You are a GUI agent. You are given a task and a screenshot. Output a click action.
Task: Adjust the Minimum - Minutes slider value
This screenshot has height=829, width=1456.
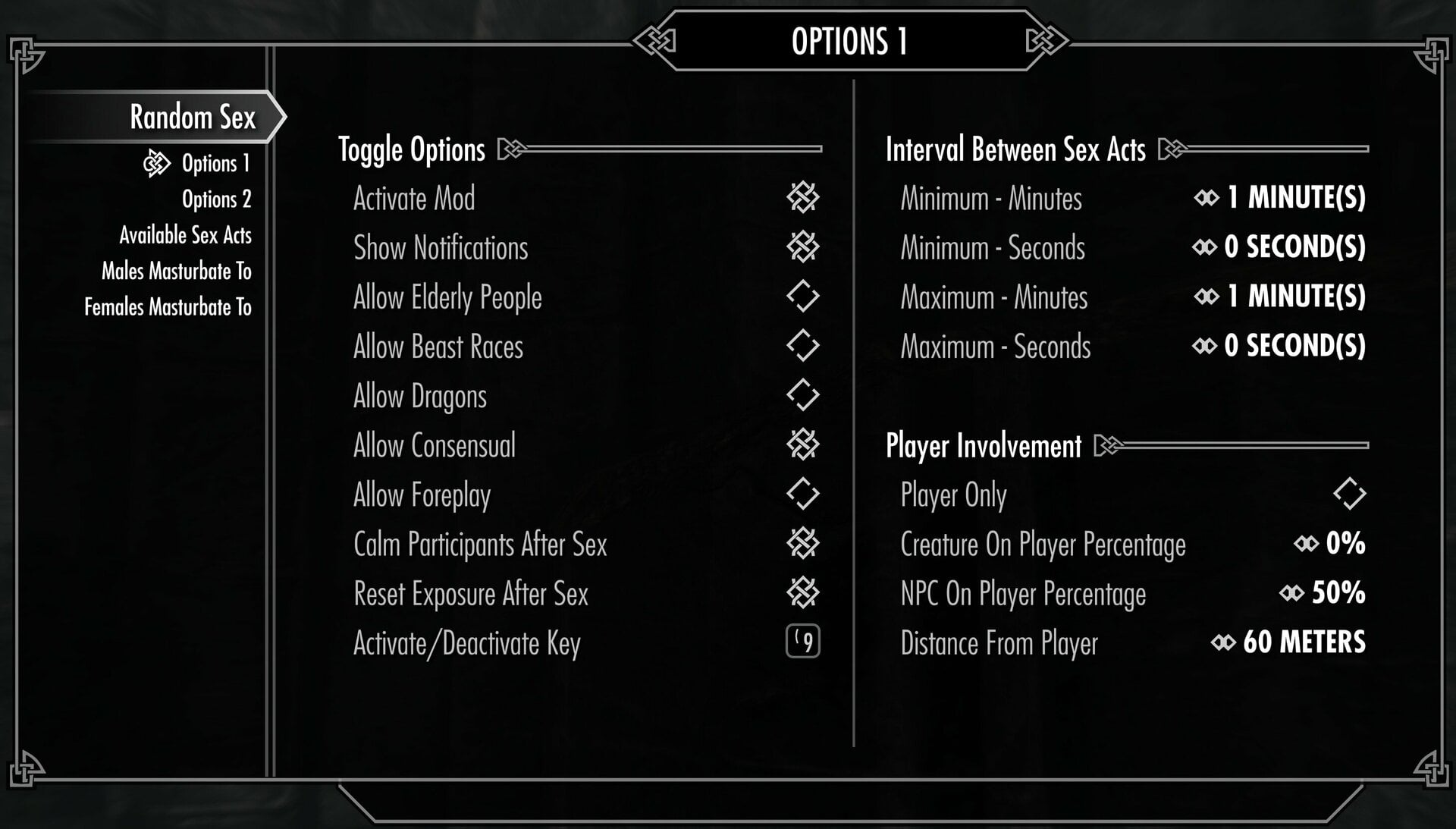coord(1294,198)
